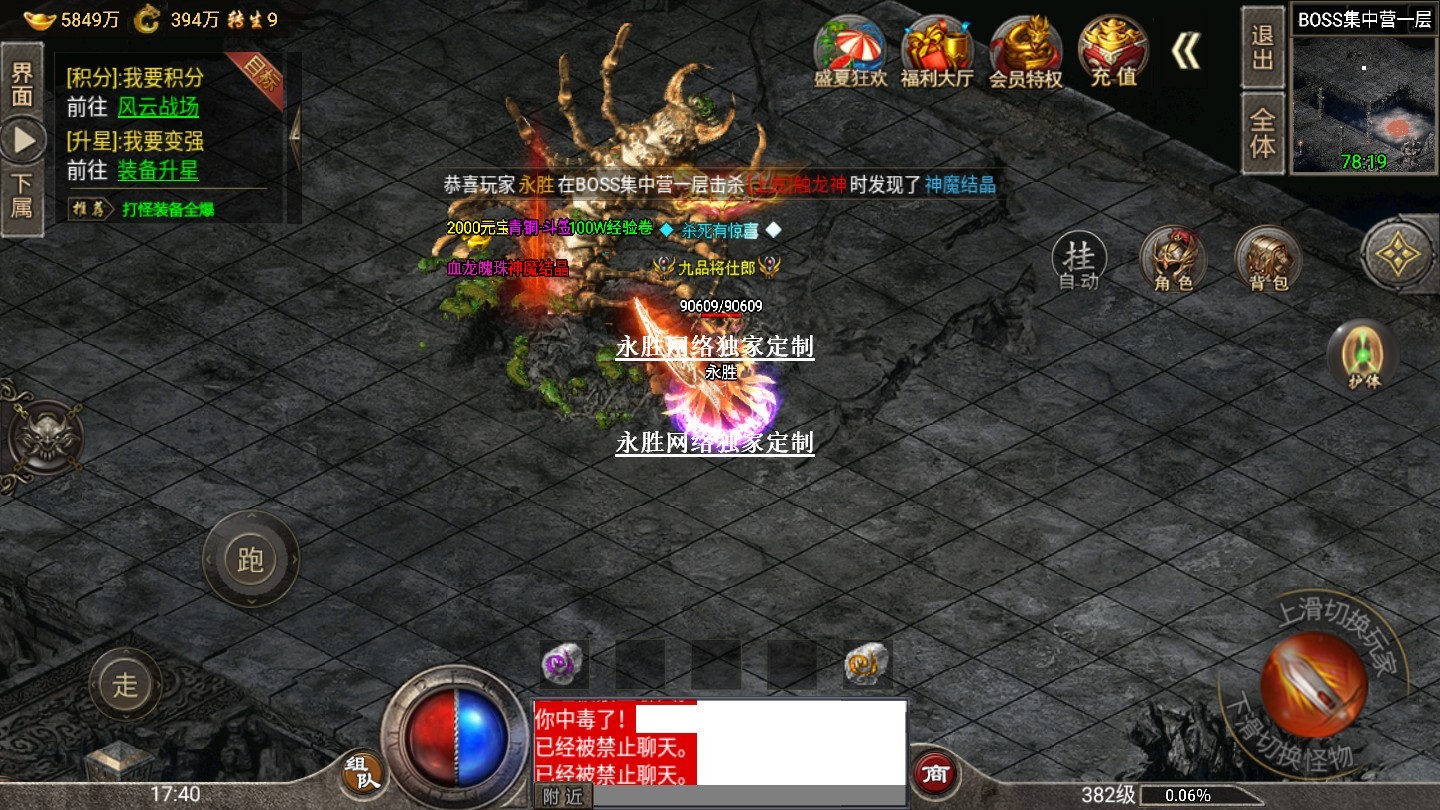1440x810 pixels.
Task: Open the 会员特权 VIP privileges
Action: (1026, 52)
